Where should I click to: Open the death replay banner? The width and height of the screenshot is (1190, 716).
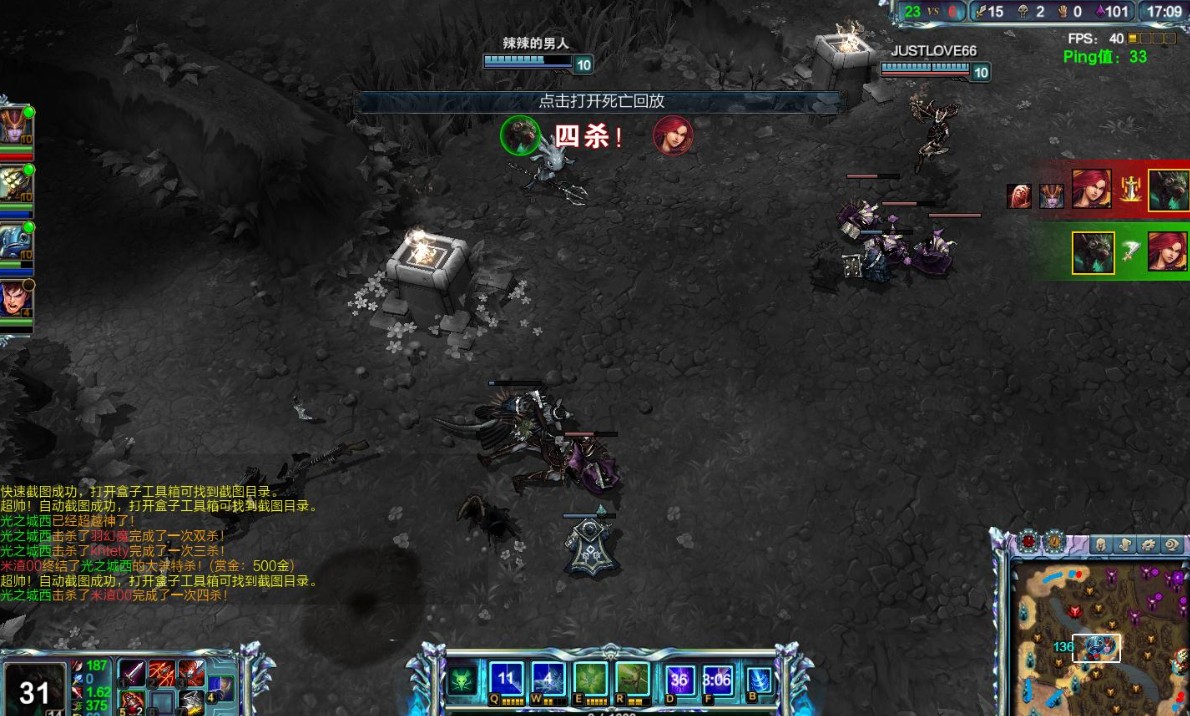tap(601, 101)
